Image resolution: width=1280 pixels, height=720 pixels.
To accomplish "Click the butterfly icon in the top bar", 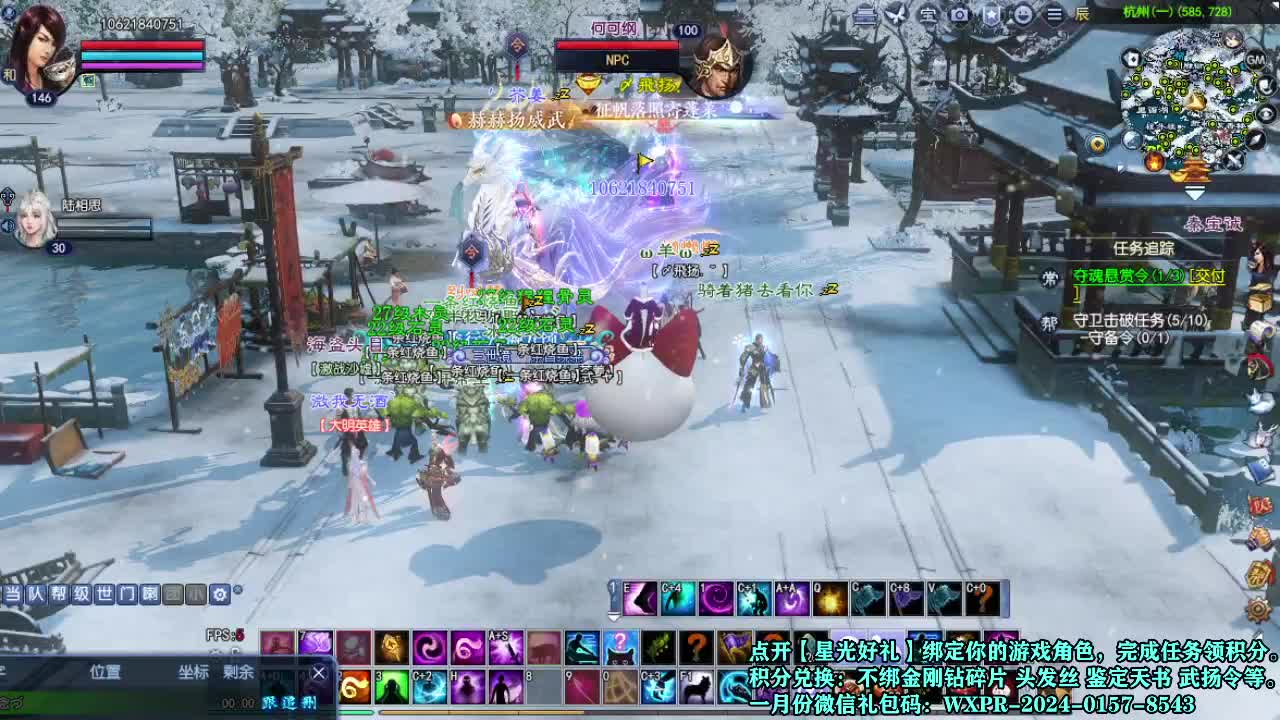I will coord(897,14).
